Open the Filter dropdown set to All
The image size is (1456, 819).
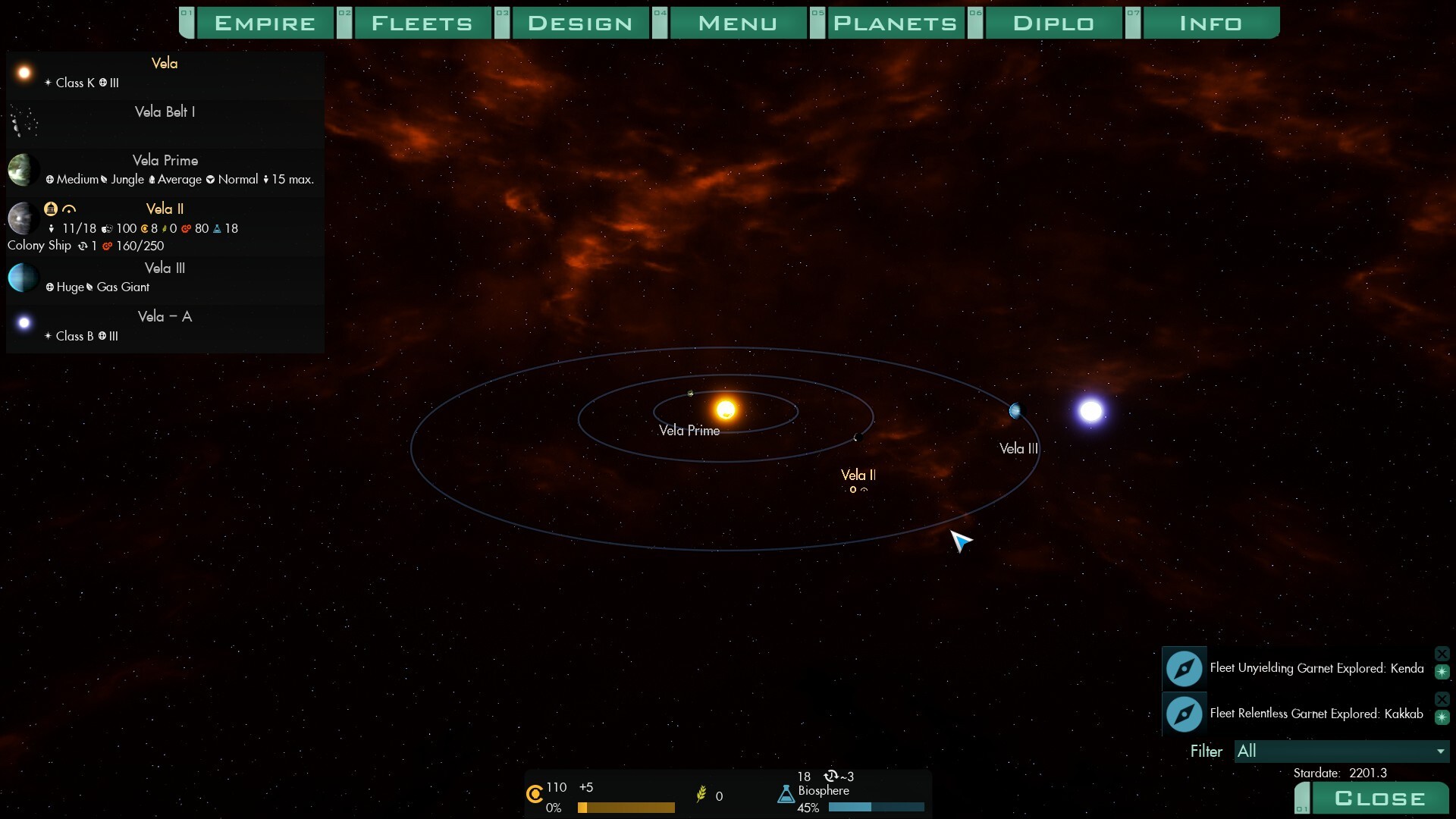(1341, 752)
